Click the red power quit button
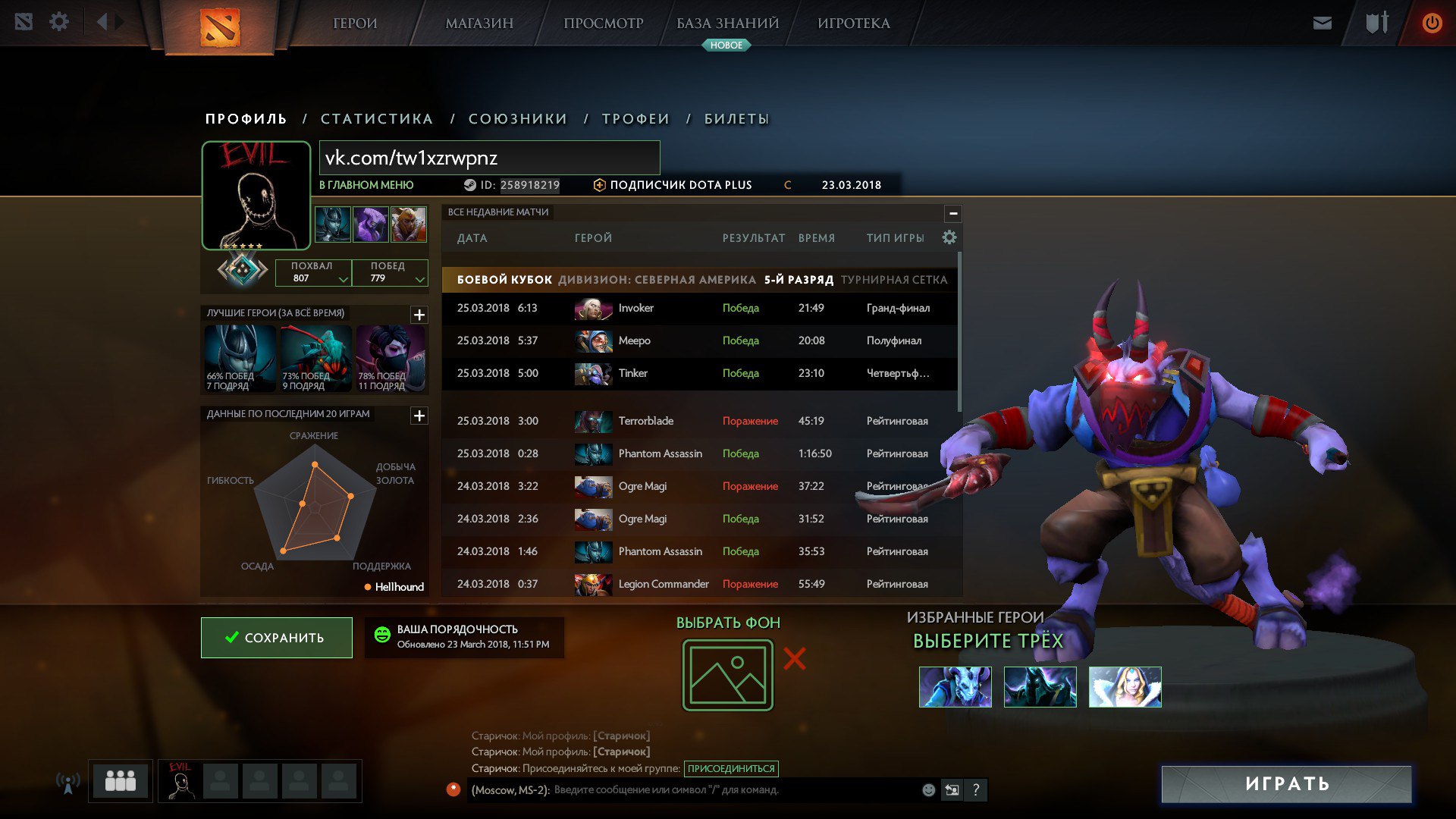The width and height of the screenshot is (1456, 819). click(x=1432, y=23)
